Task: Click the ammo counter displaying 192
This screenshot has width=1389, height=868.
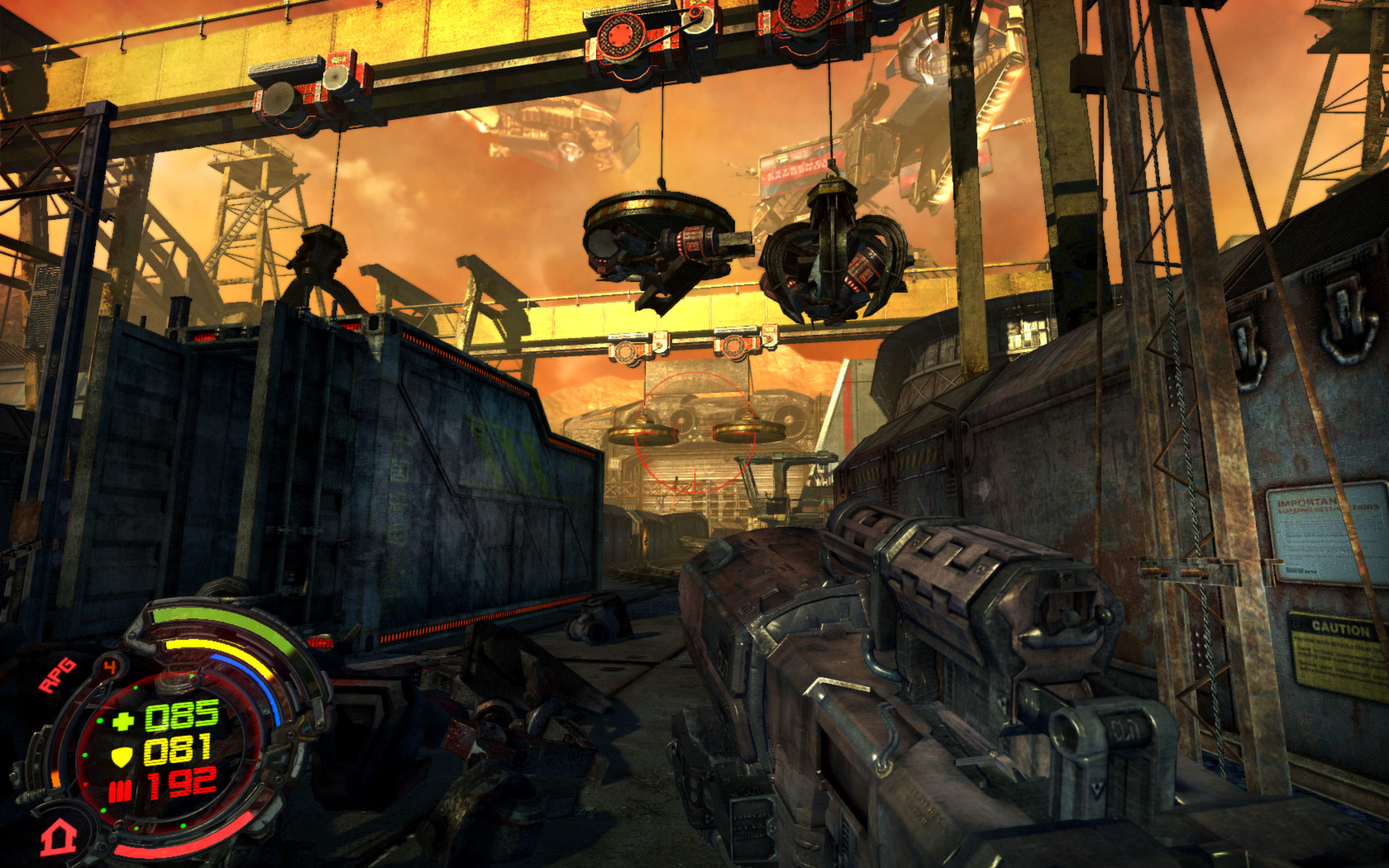Action: tap(184, 782)
